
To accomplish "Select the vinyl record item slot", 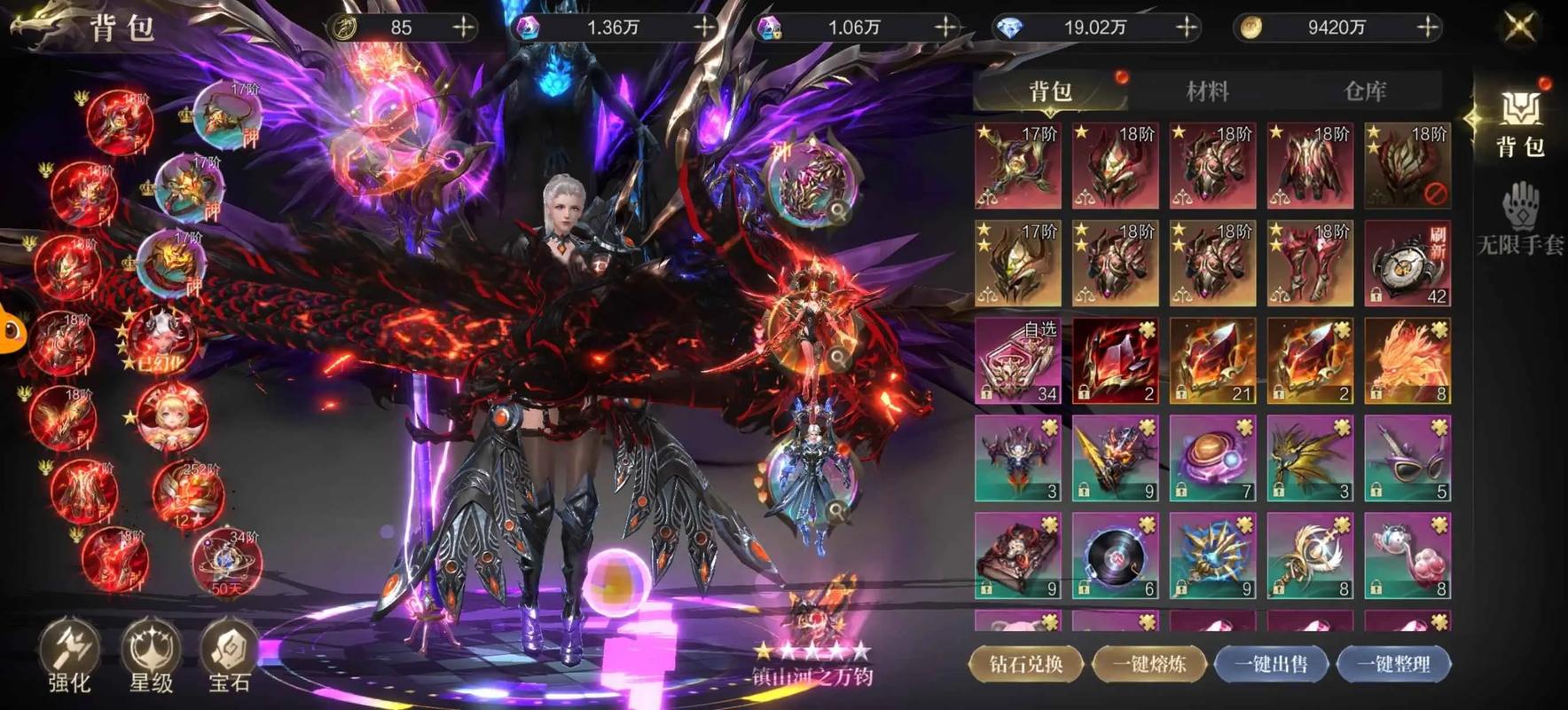I will pos(1115,556).
